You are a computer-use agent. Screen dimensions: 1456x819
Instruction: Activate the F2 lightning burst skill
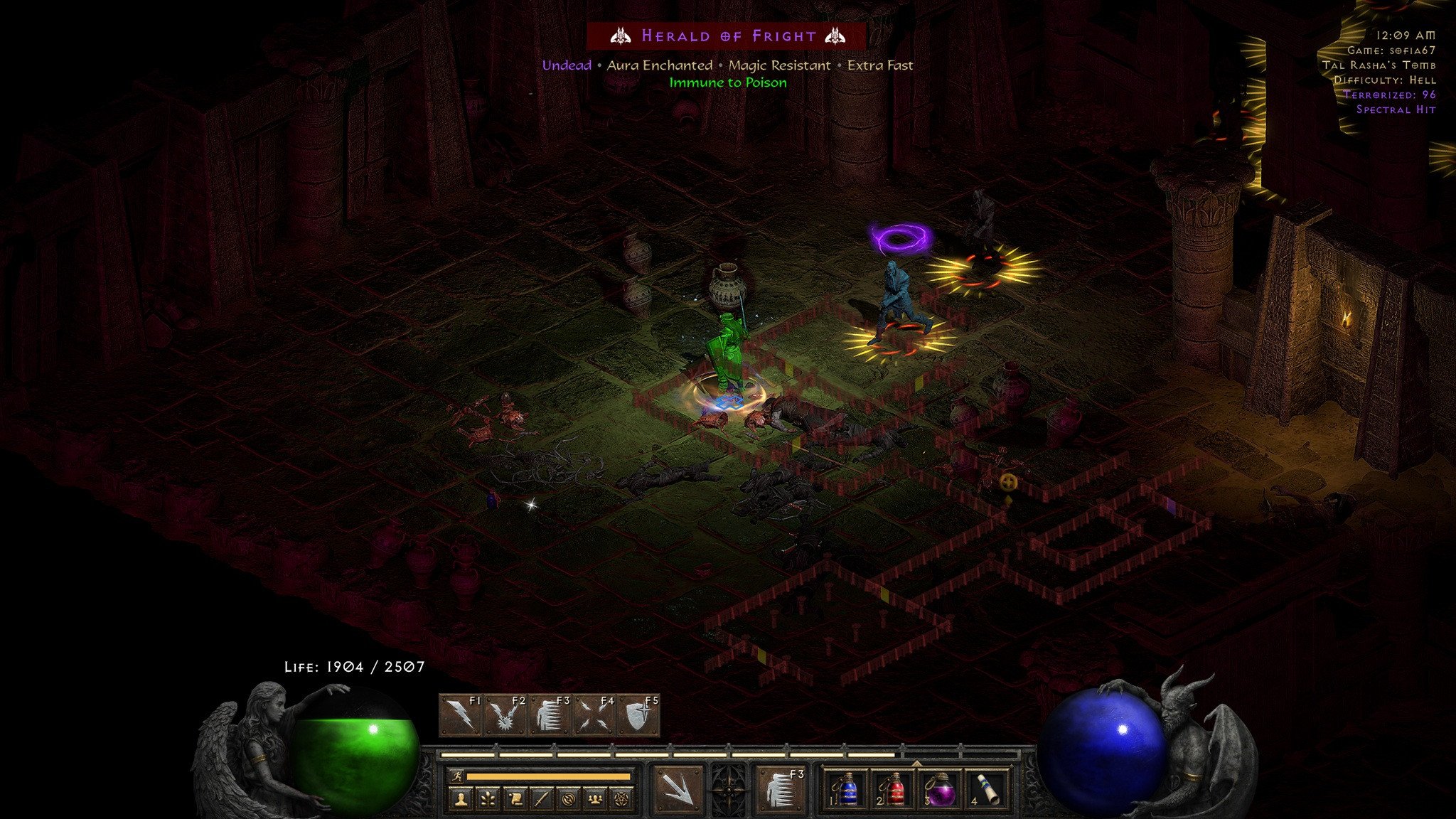505,715
